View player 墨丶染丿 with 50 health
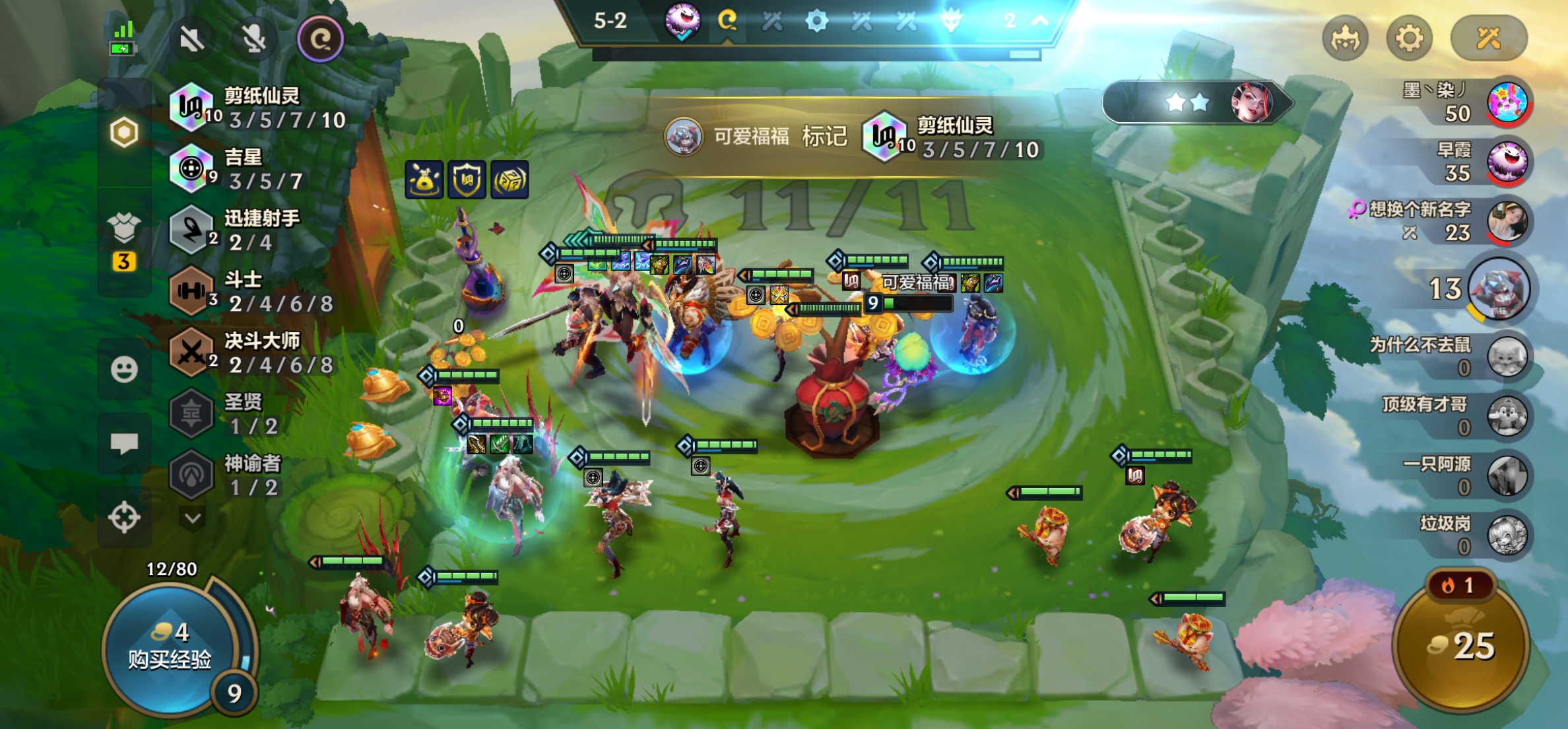The width and height of the screenshot is (1568, 729). (x=1507, y=102)
